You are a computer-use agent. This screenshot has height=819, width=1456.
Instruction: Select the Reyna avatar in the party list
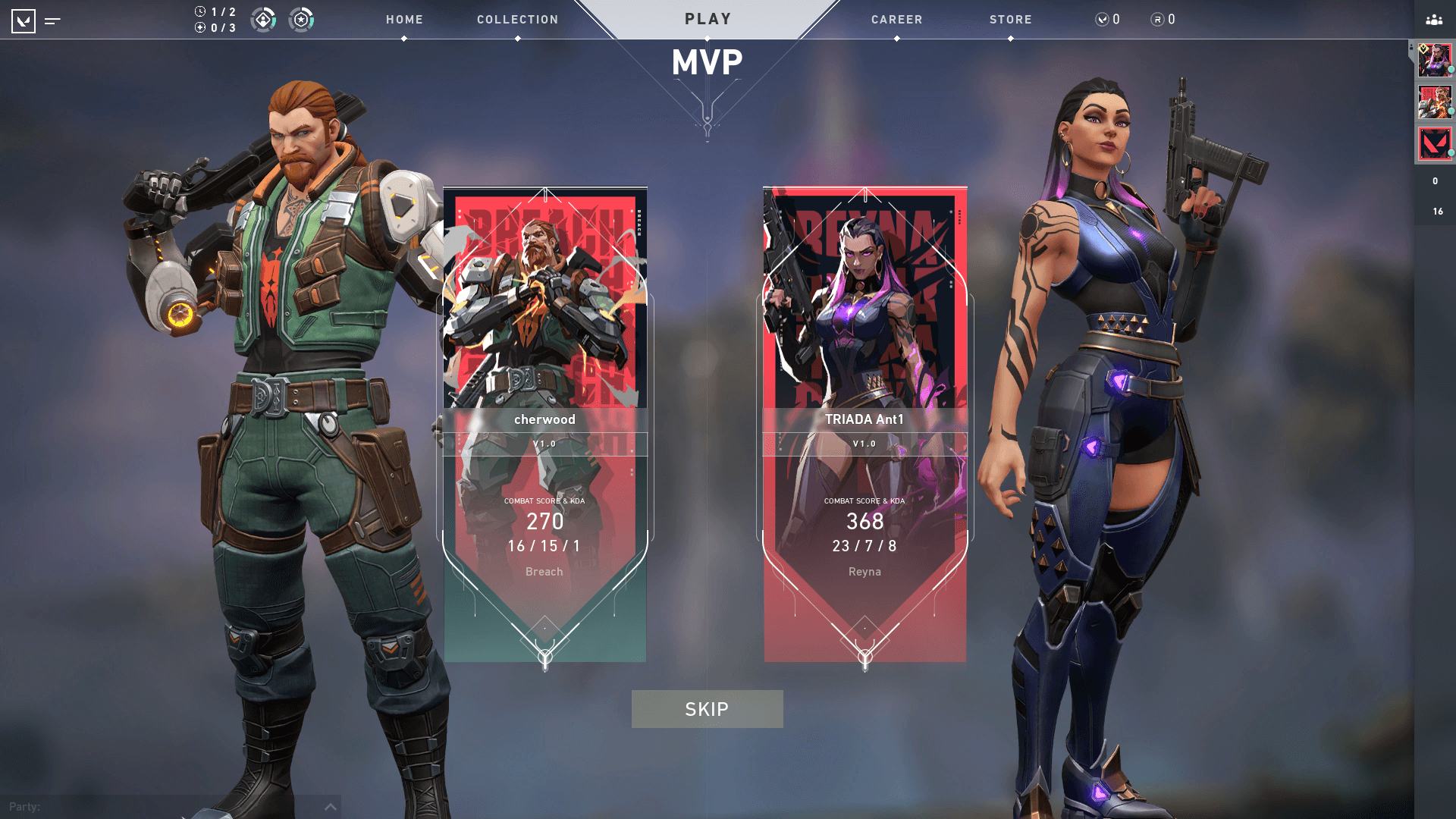[1434, 60]
